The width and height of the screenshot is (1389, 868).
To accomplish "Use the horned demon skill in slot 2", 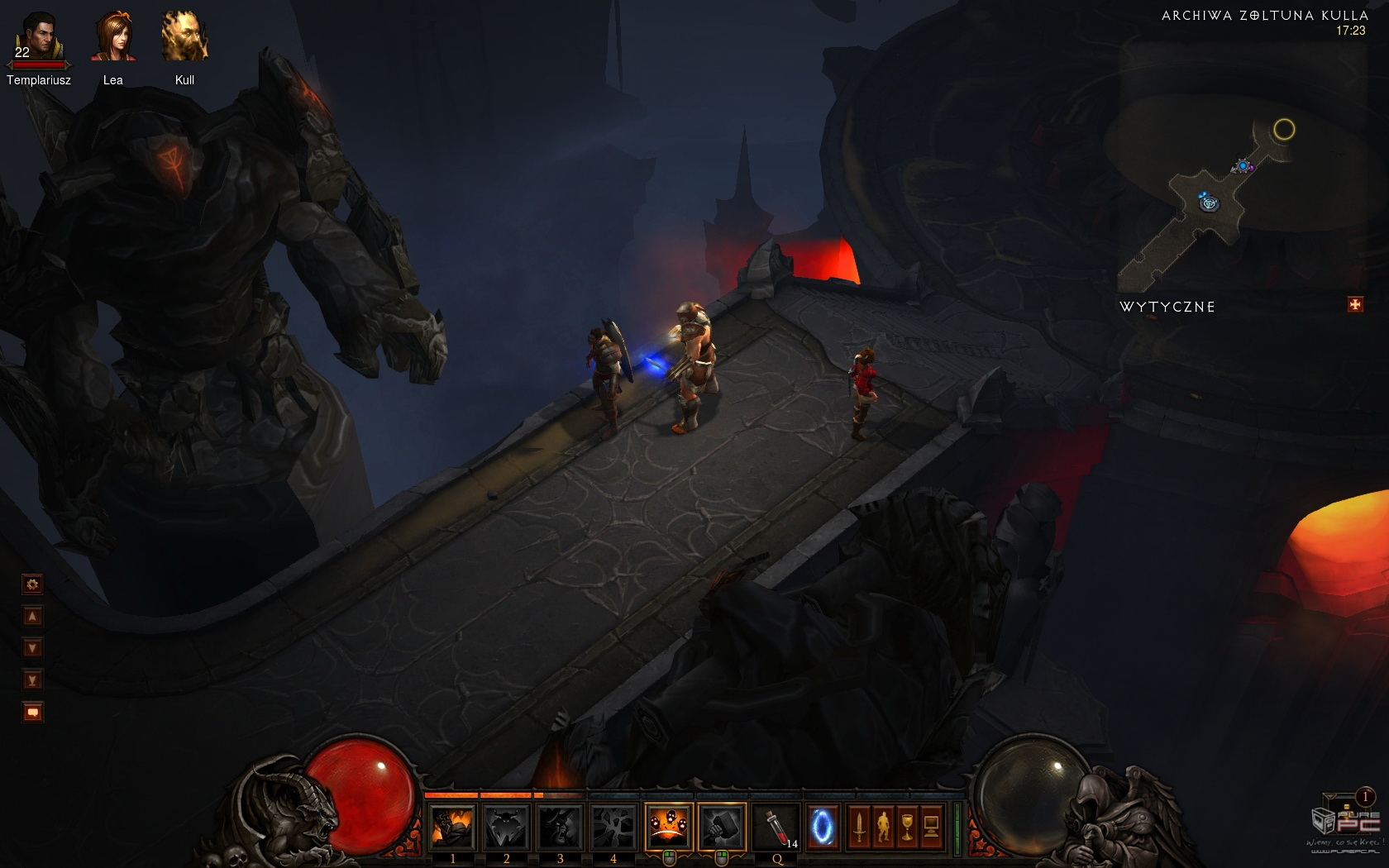I will tap(506, 827).
